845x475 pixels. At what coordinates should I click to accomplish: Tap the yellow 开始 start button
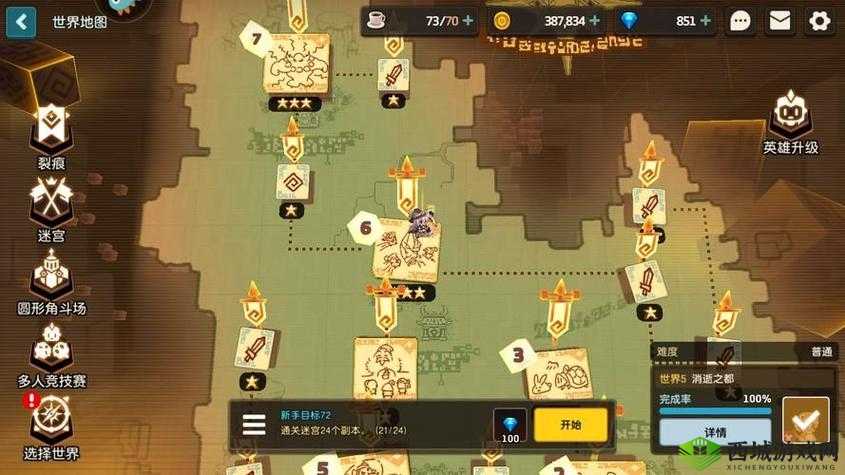pos(570,424)
